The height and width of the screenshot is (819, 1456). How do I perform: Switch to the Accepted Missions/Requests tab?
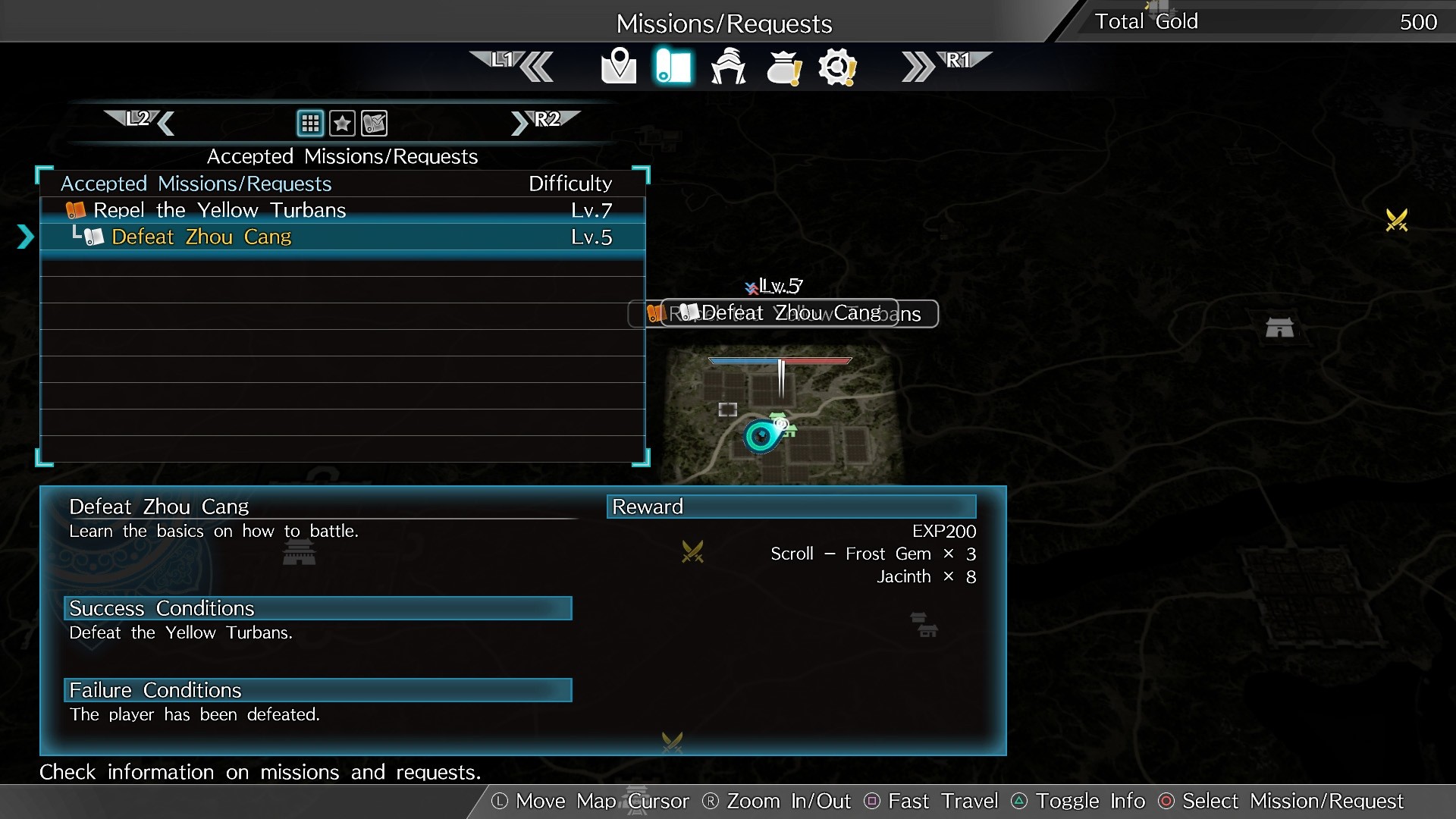[343, 156]
